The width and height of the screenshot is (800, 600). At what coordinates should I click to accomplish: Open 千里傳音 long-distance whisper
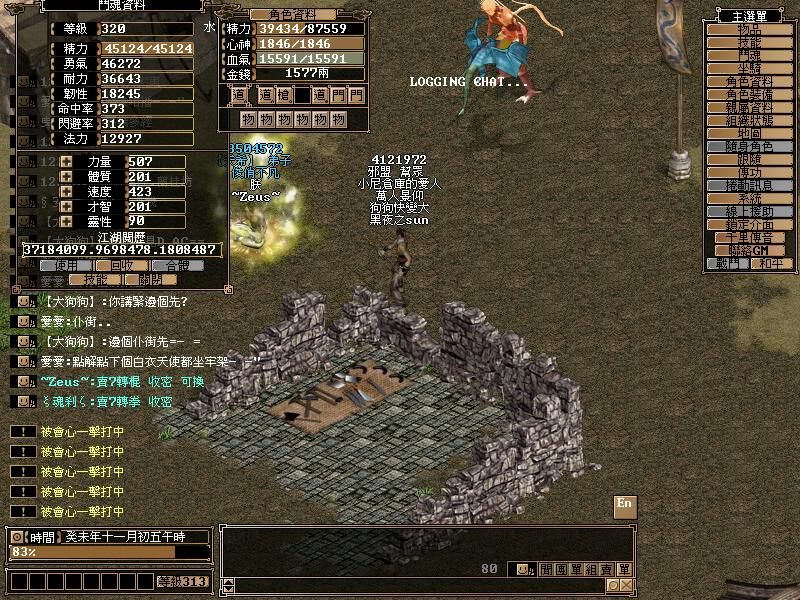point(749,237)
